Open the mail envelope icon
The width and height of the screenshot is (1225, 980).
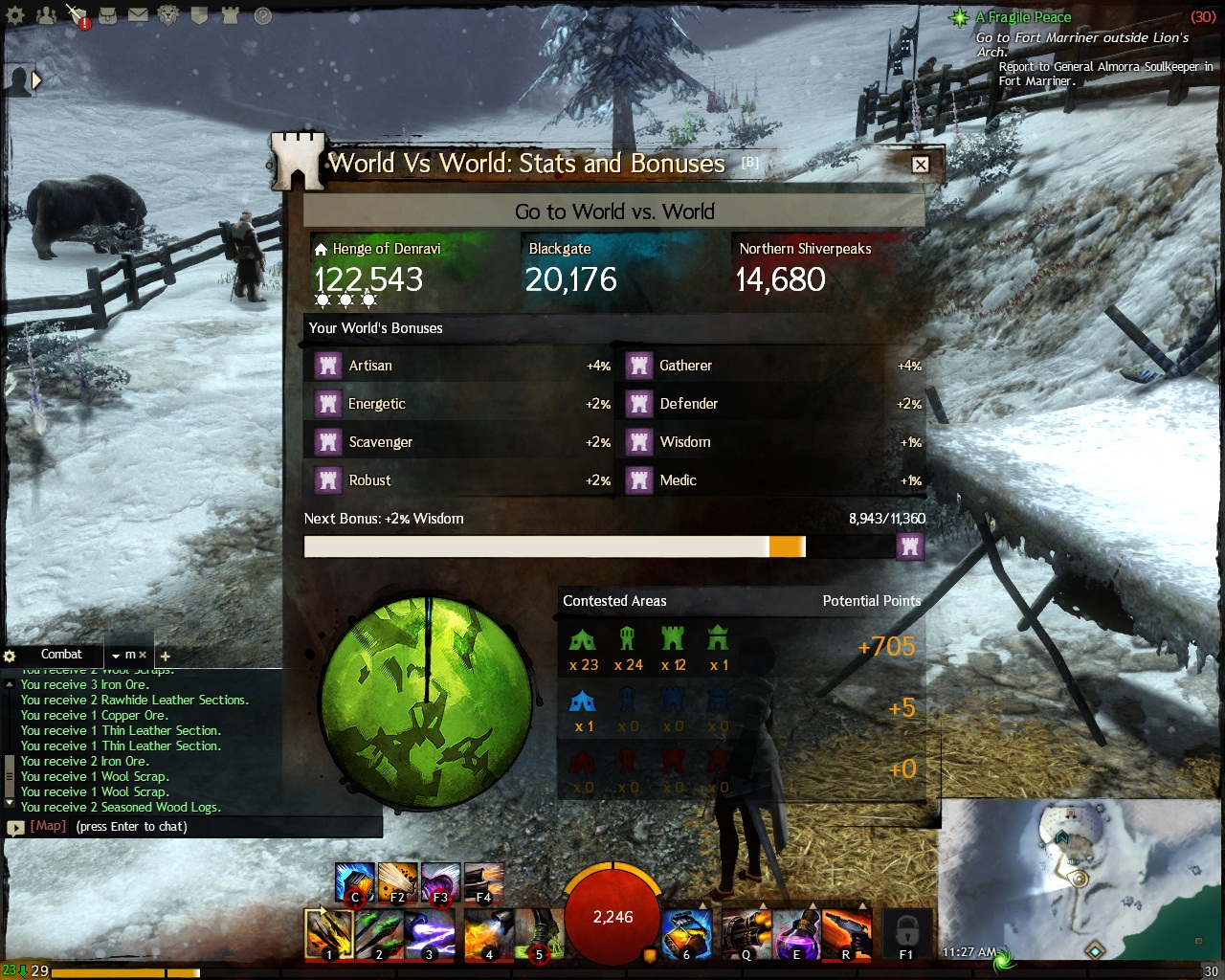(138, 15)
